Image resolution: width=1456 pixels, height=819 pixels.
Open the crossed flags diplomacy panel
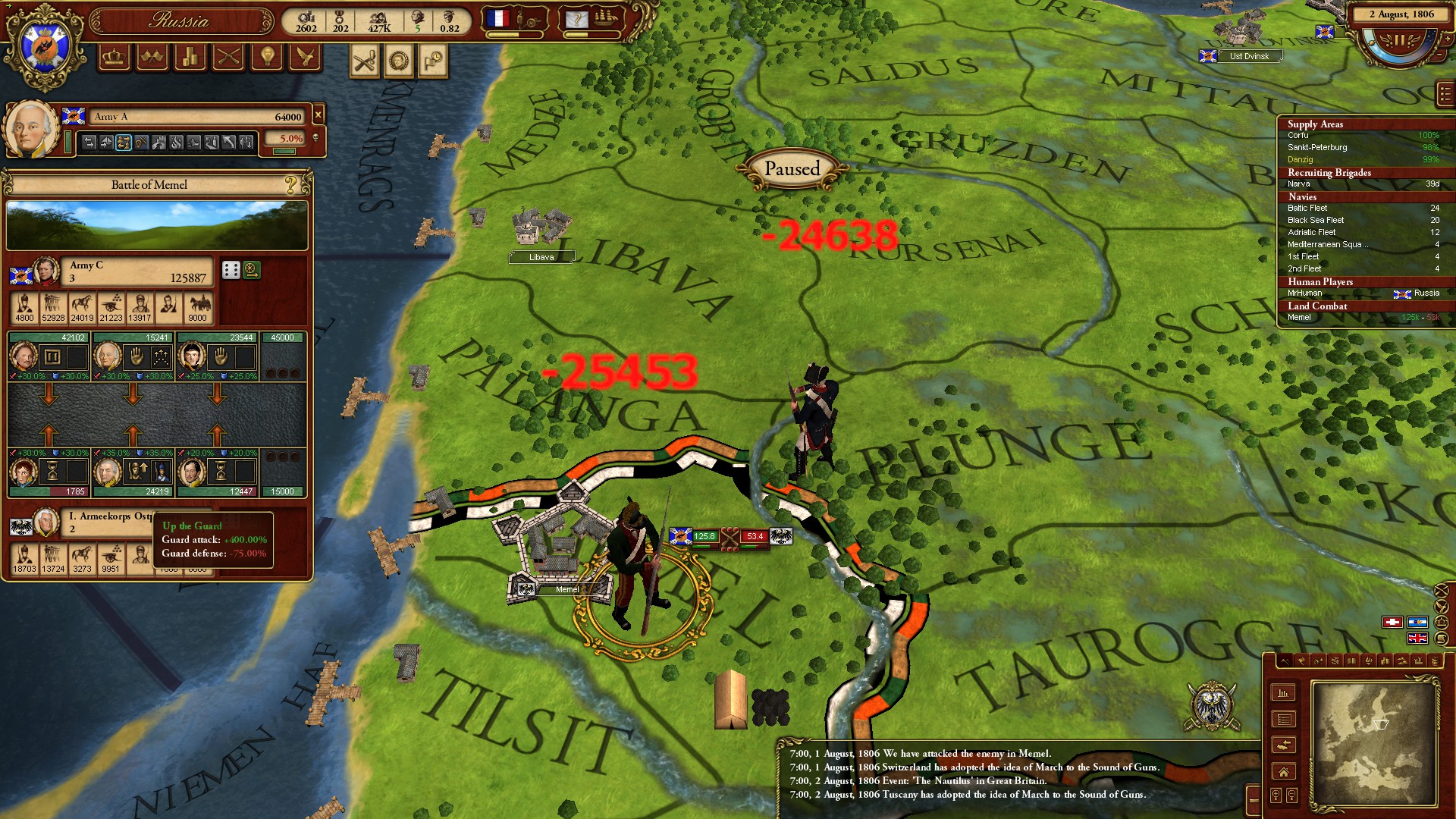pos(152,58)
